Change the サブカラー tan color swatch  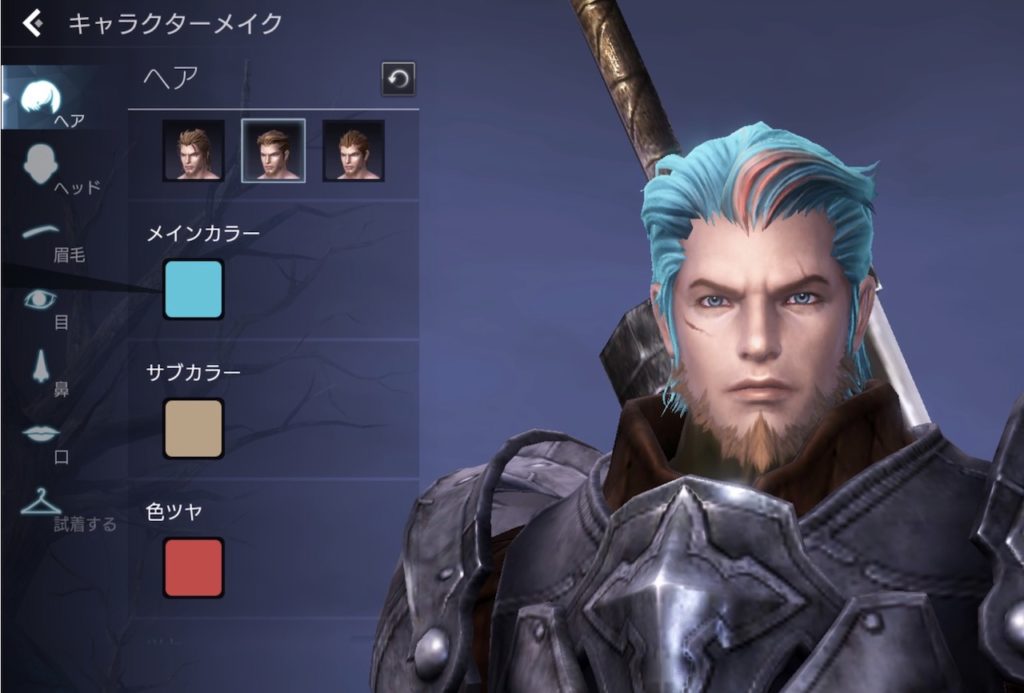(x=193, y=429)
